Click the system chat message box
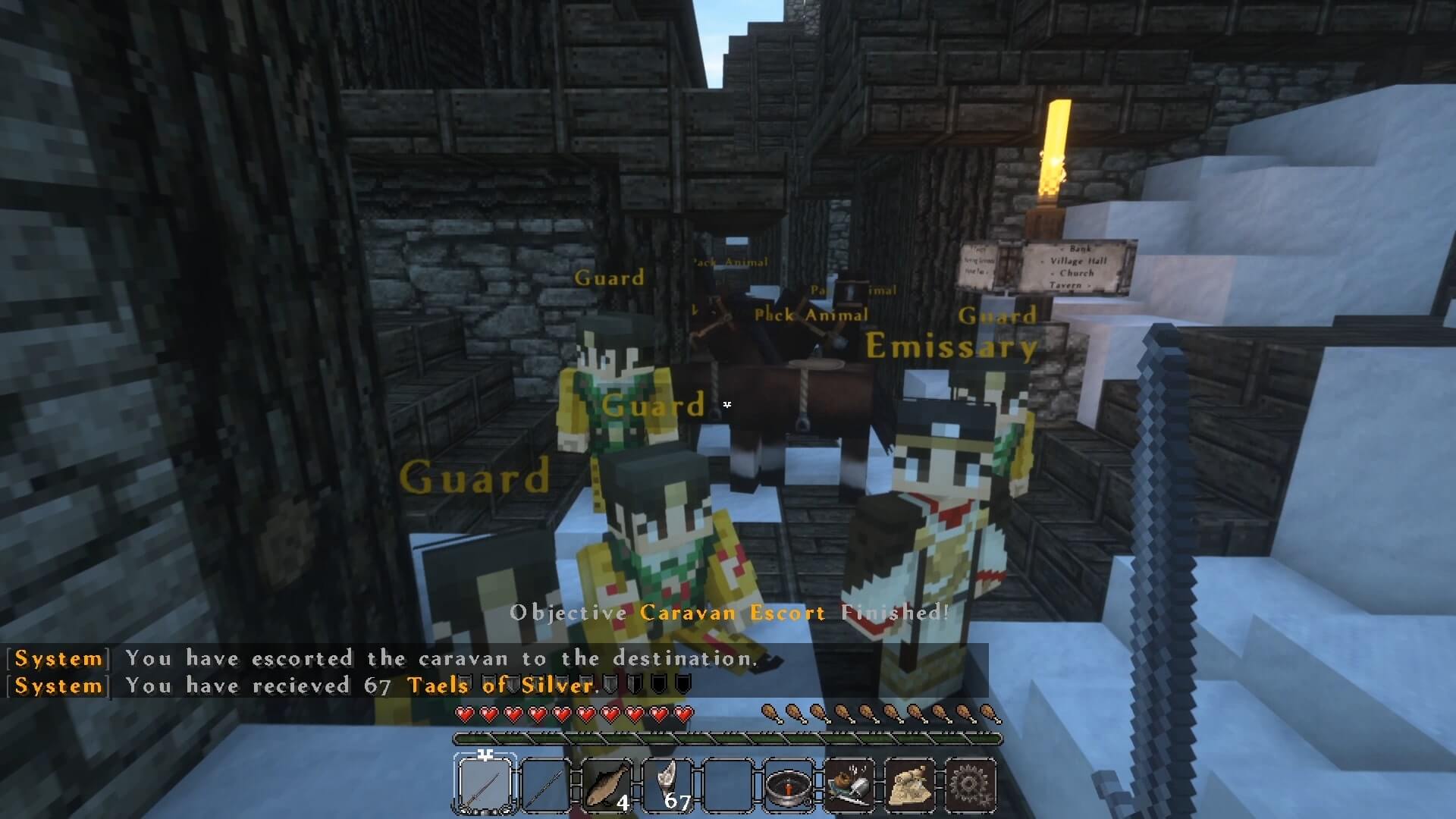The image size is (1456, 819). coord(497,672)
